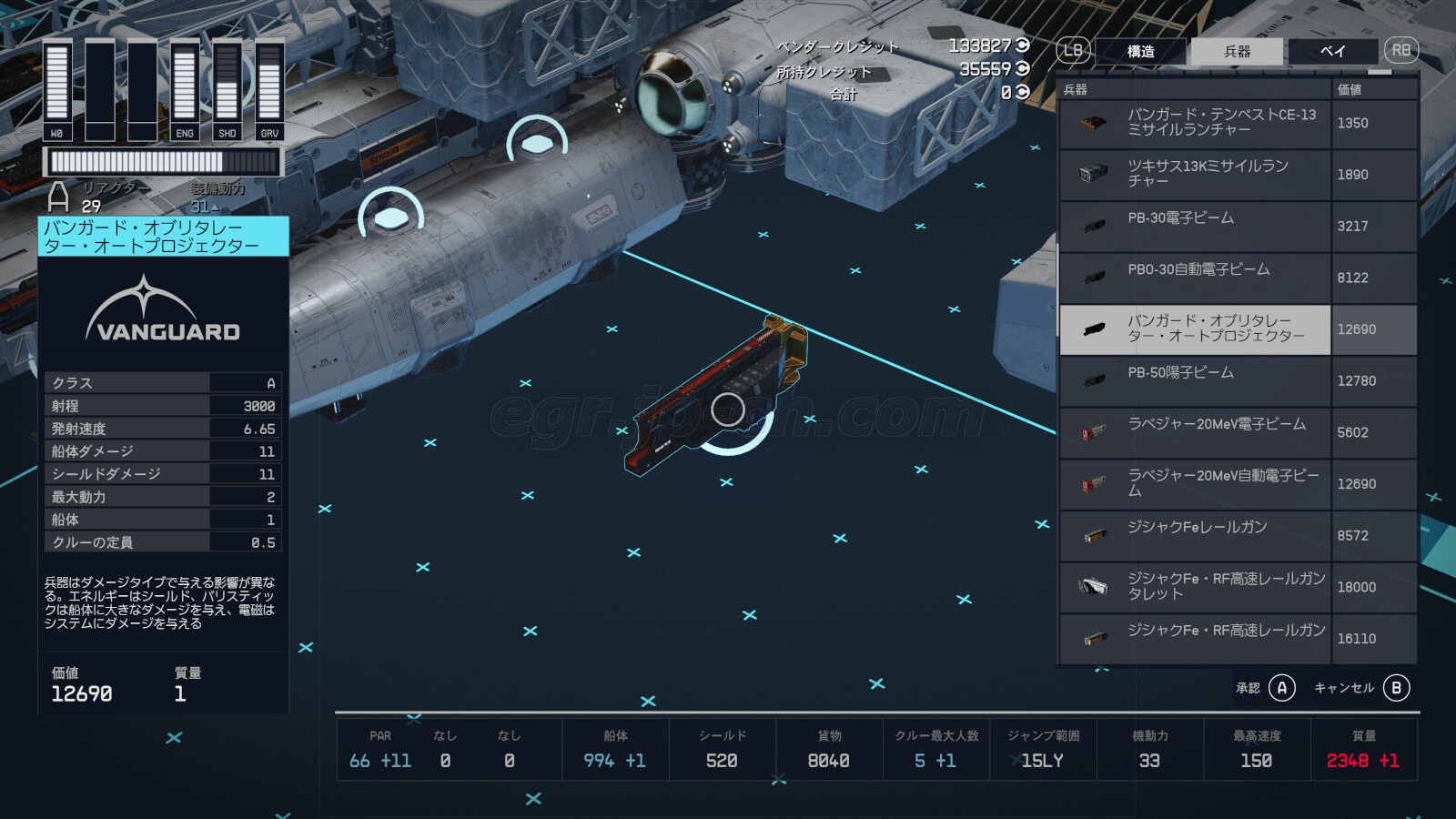The image size is (1456, 819).
Task: Switch to the ベイ tab
Action: (x=1332, y=52)
